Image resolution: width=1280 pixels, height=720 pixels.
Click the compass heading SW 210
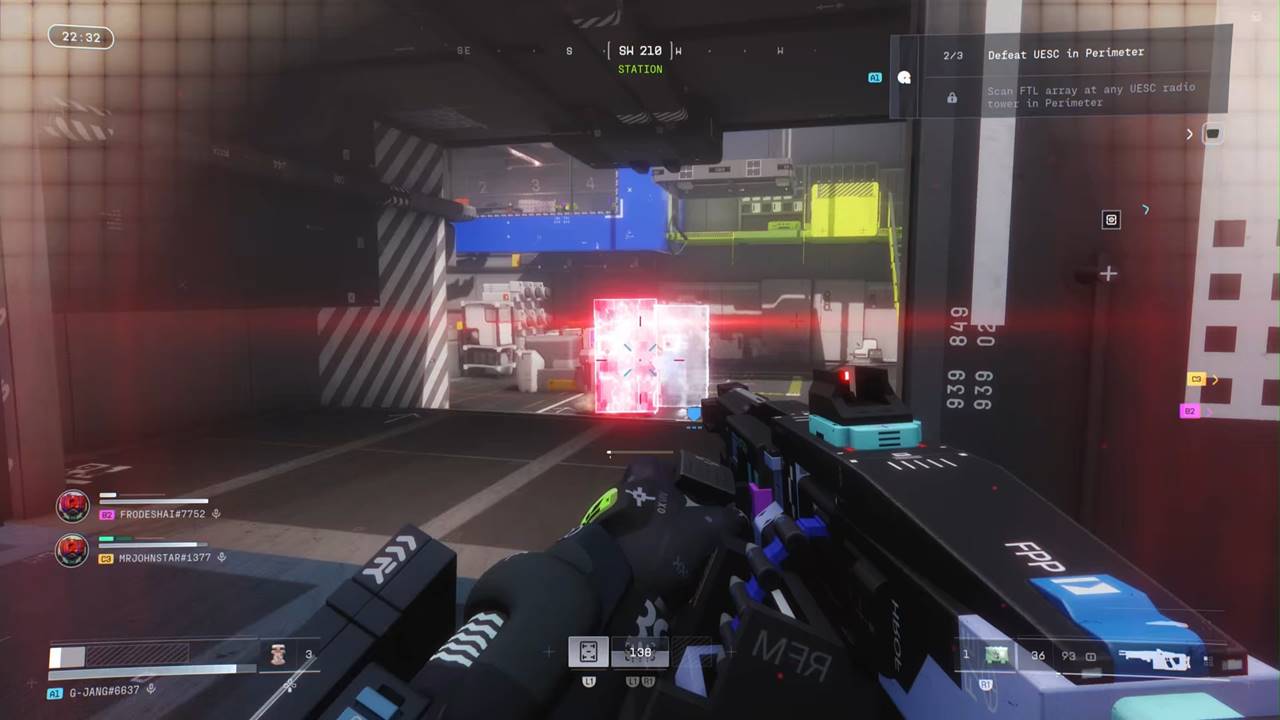640,51
